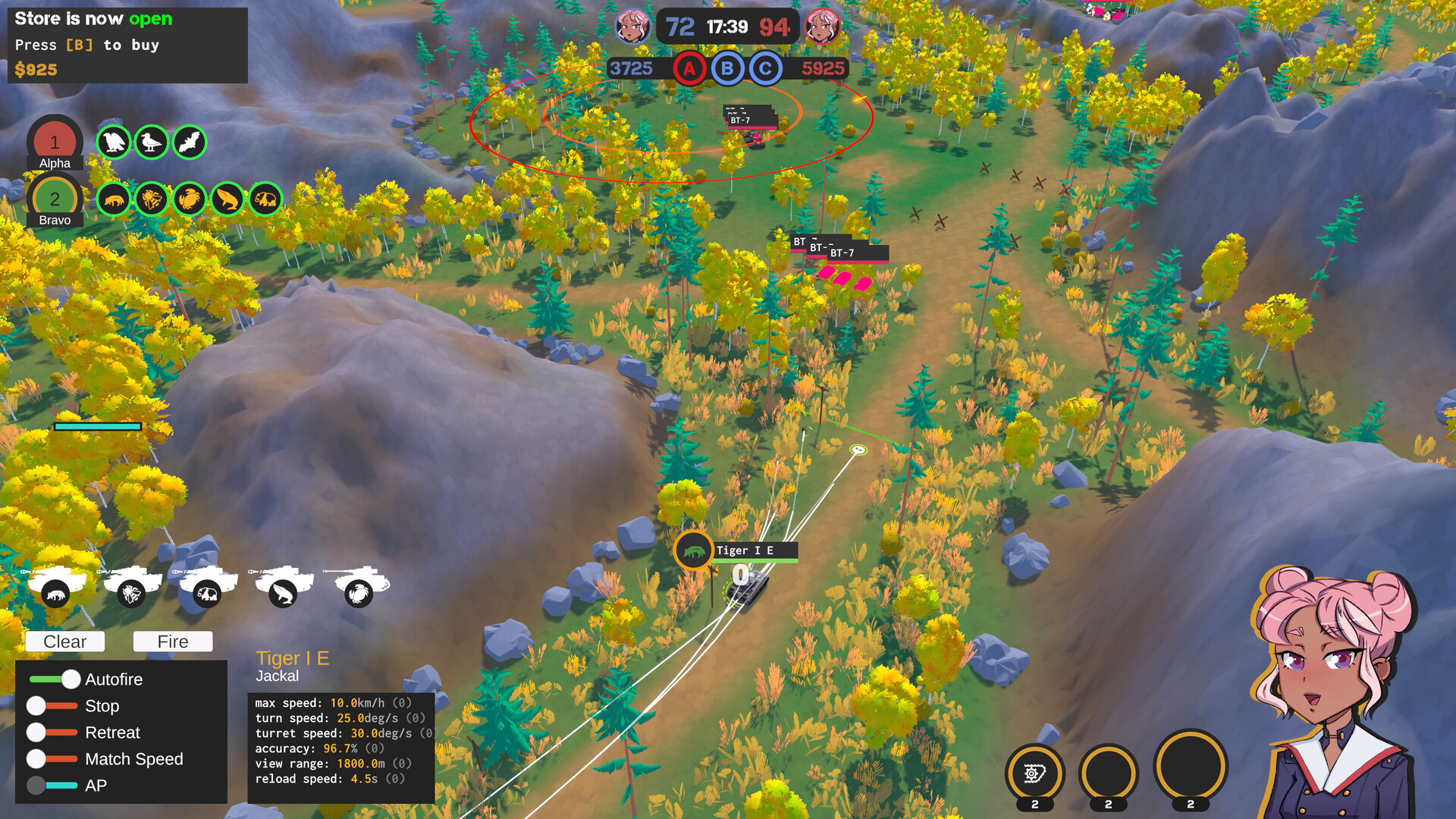The image size is (1456, 819).
Task: Select capture point A marker
Action: click(x=689, y=69)
